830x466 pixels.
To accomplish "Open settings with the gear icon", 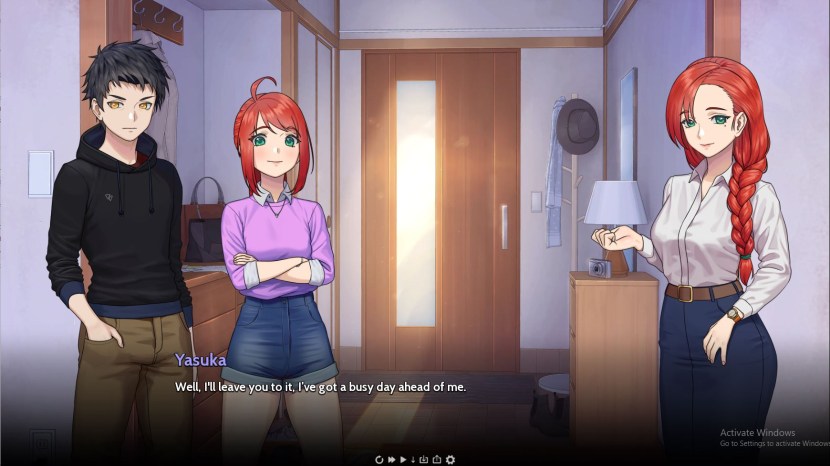I will tap(449, 459).
